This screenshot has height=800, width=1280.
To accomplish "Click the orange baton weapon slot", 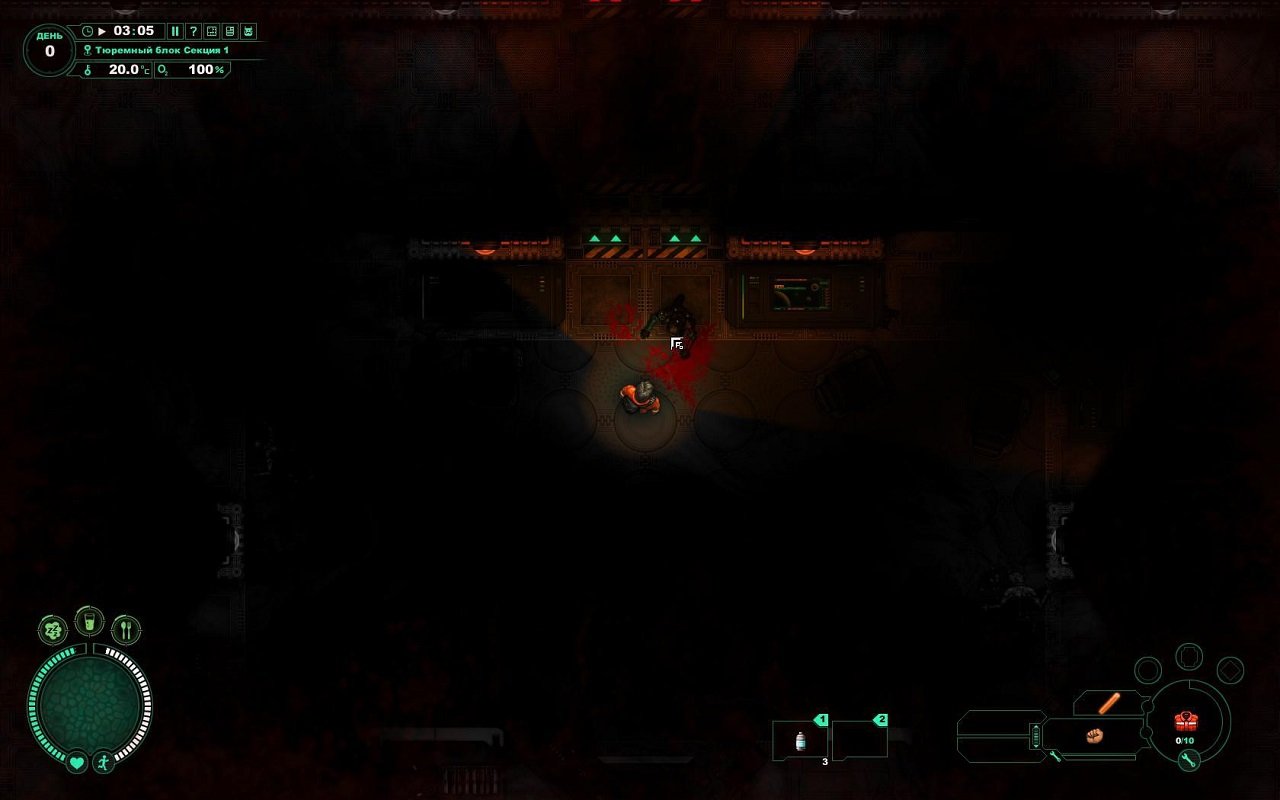I will tap(1108, 703).
